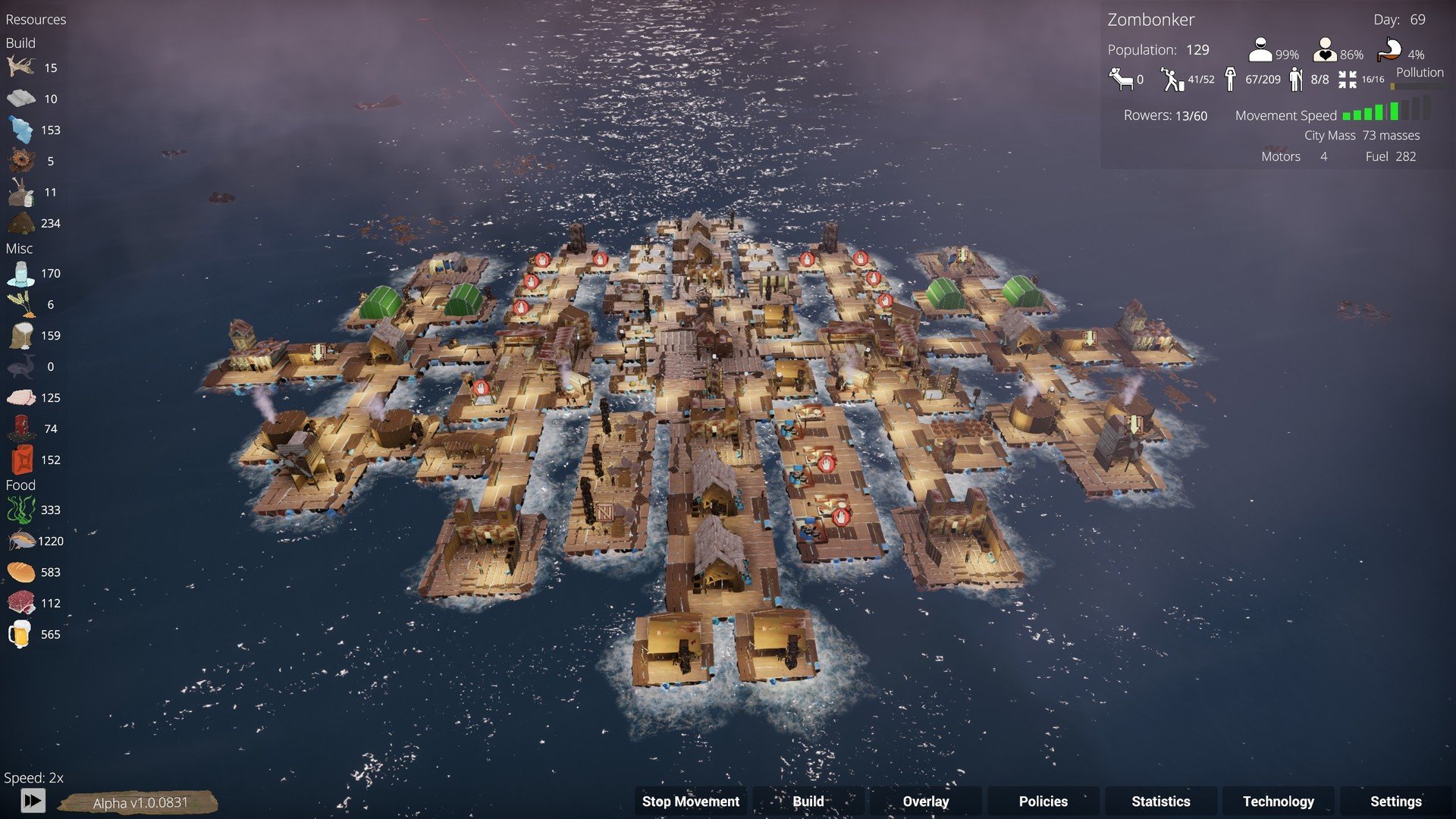Open the Build menu

[808, 802]
